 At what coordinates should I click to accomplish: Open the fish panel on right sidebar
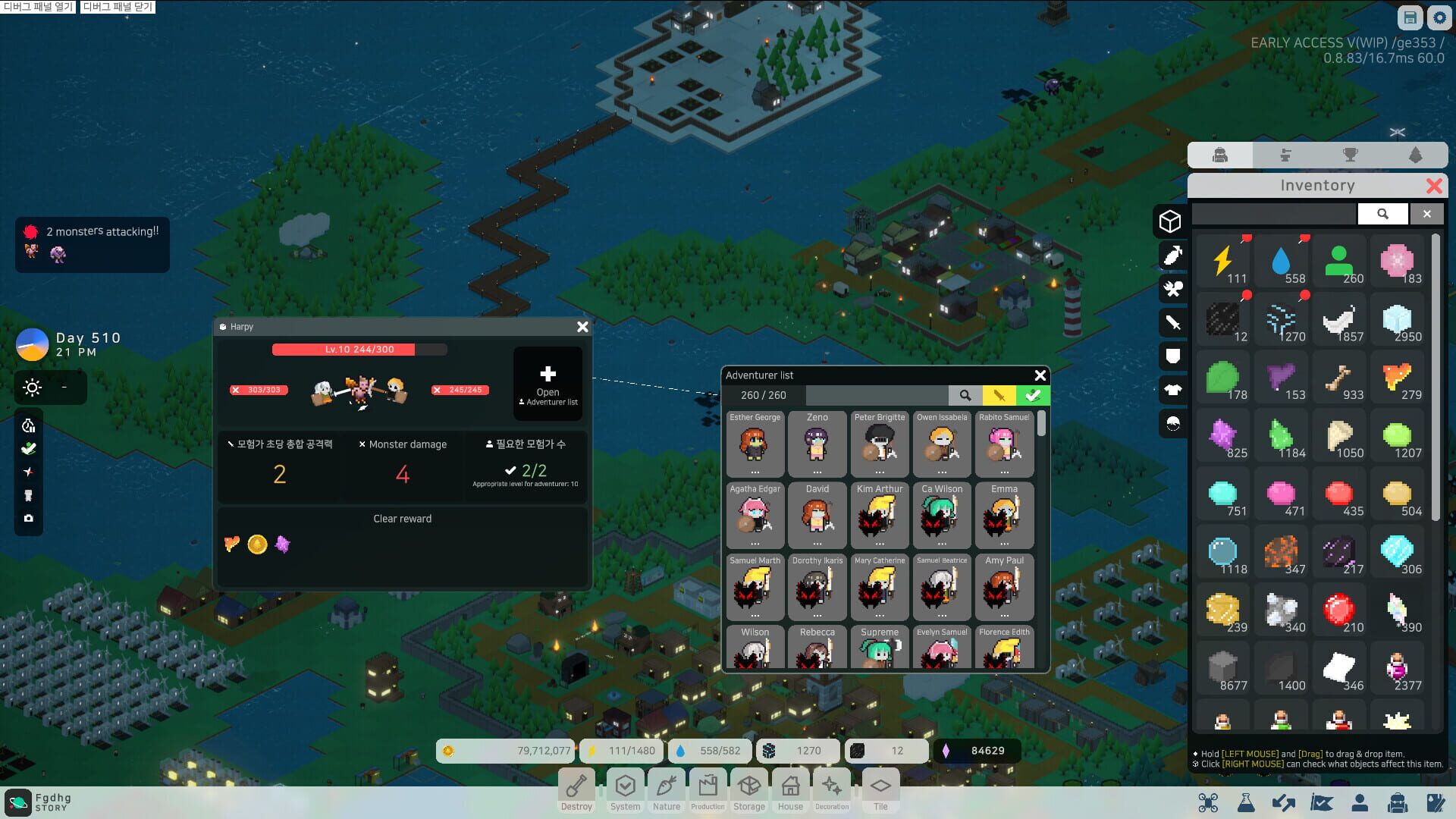click(x=1171, y=255)
